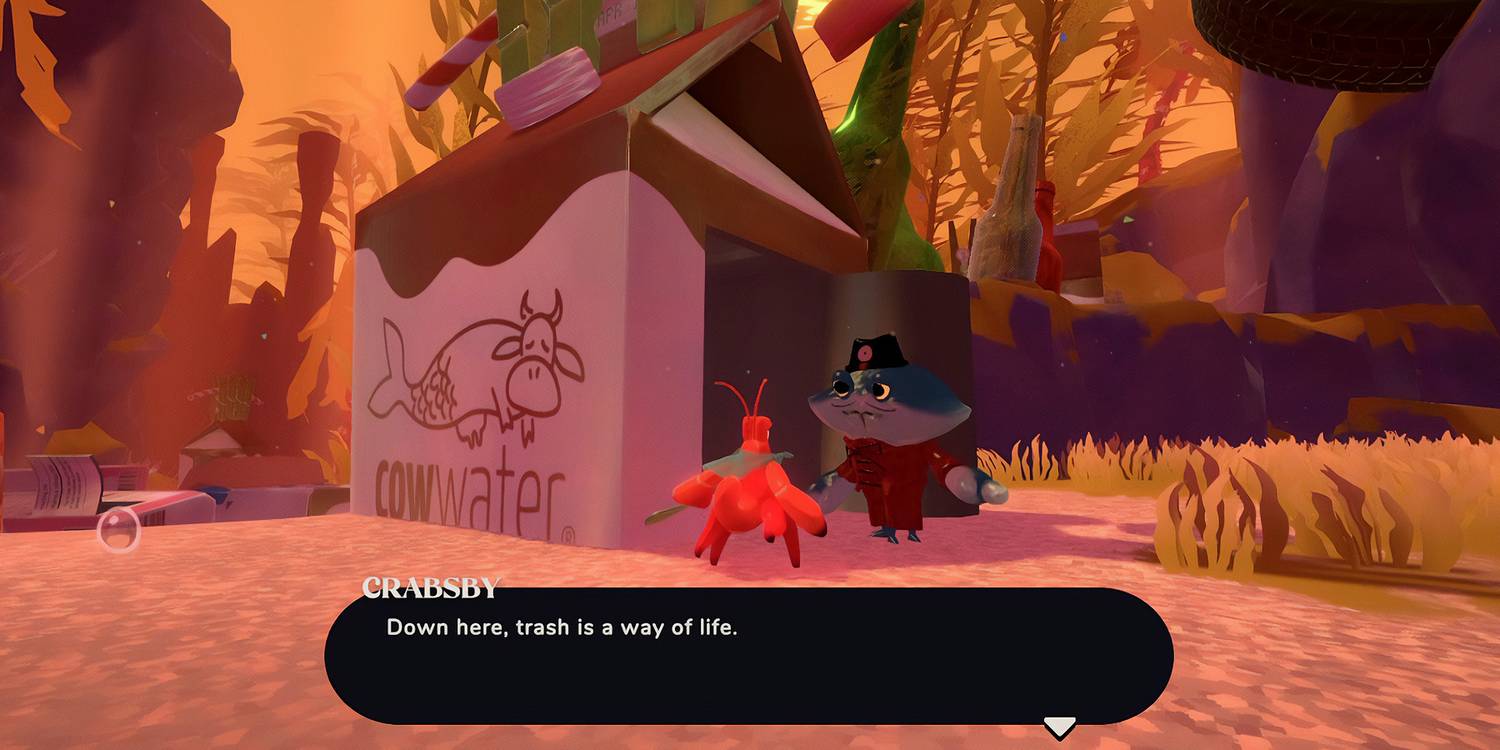1500x750 pixels.
Task: Click the 'cowwater' brand text
Action: pos(470,487)
